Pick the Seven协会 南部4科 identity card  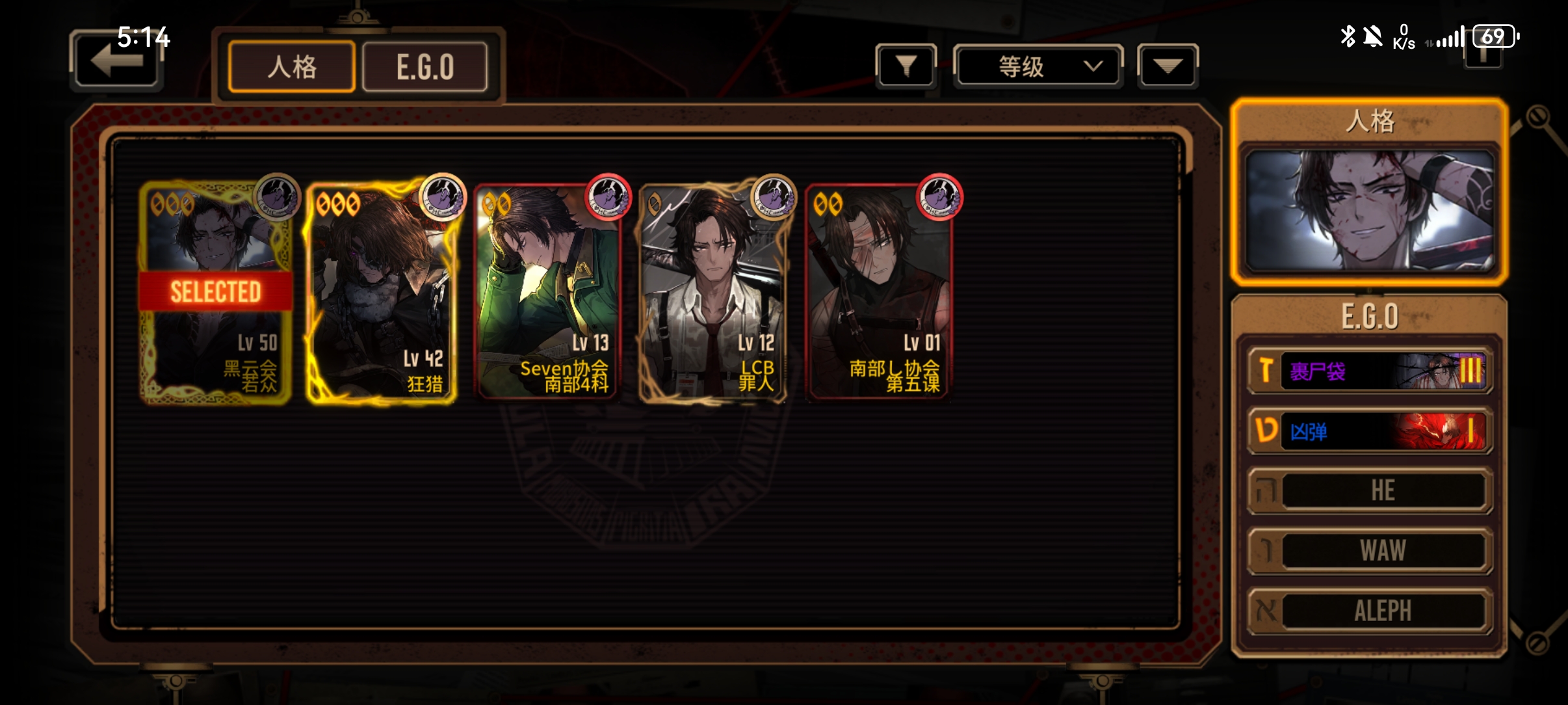(547, 293)
